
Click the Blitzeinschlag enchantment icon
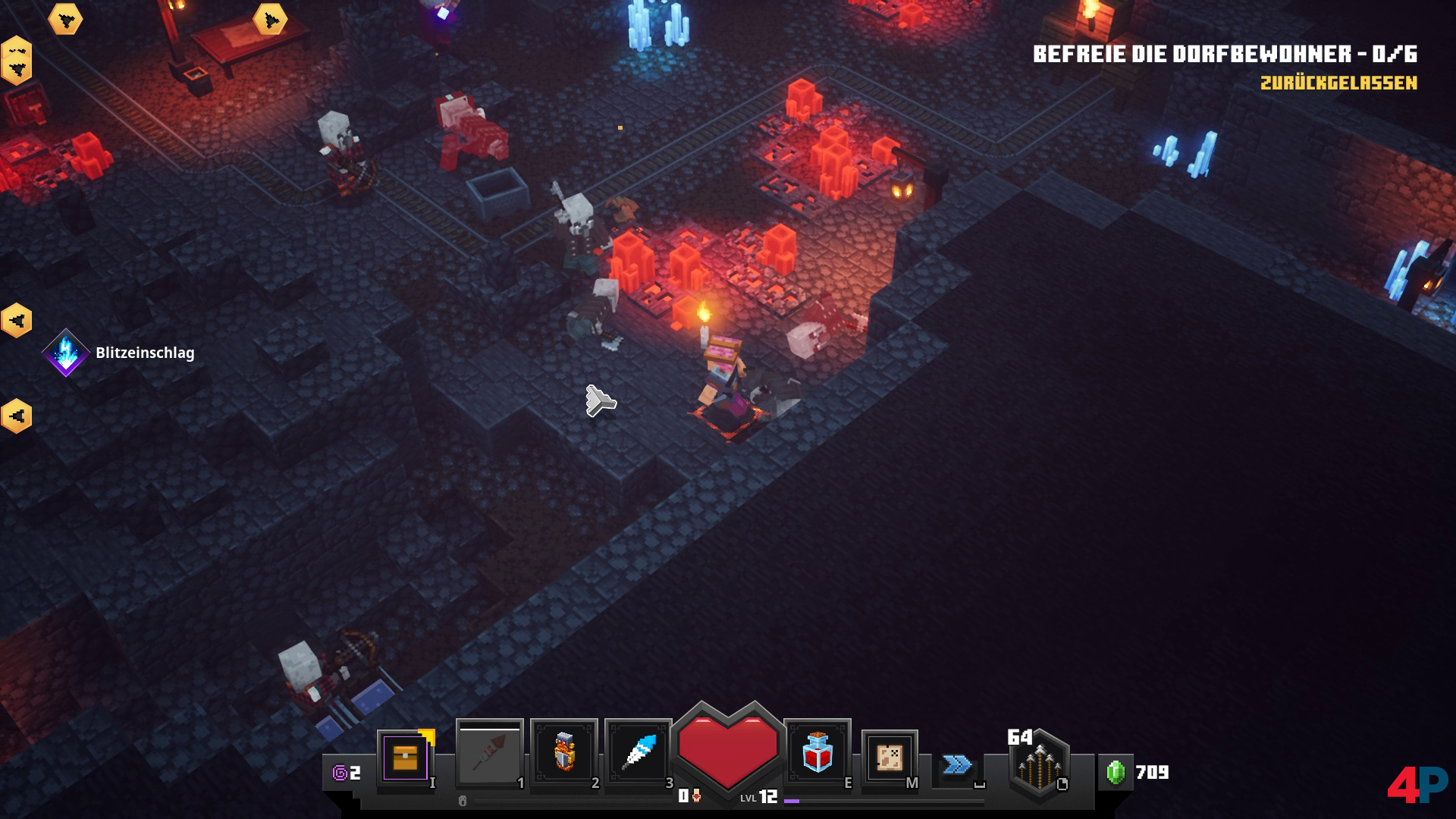point(66,353)
